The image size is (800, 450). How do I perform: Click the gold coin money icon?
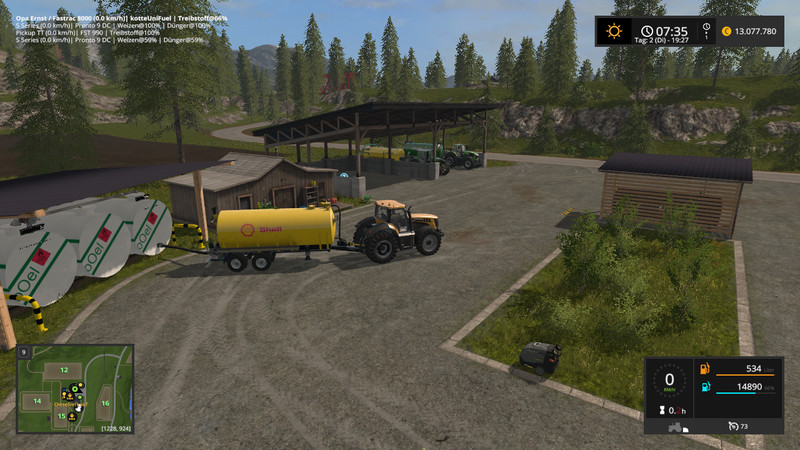726,31
